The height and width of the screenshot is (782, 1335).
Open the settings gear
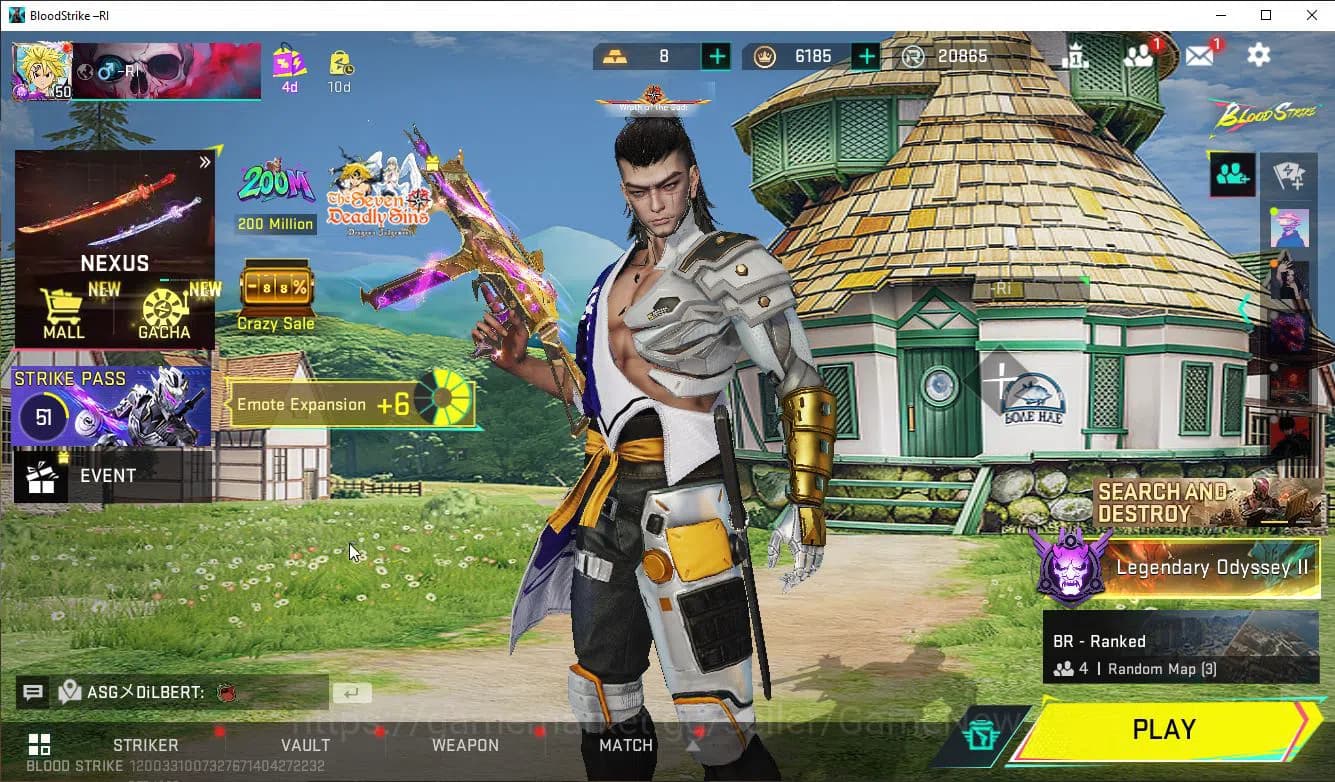click(1258, 55)
